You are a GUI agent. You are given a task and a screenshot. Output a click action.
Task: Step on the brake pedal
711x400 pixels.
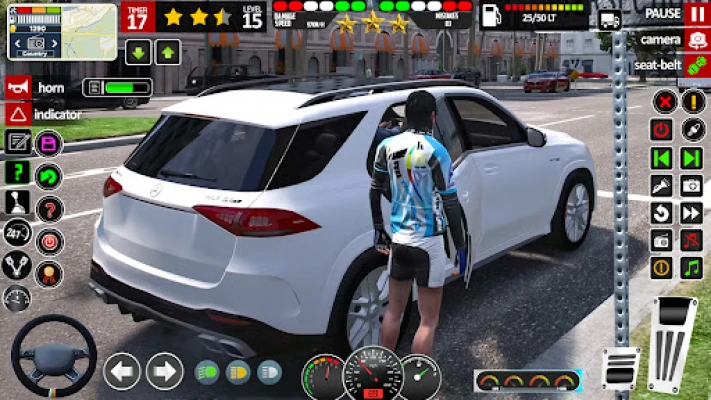622,366
